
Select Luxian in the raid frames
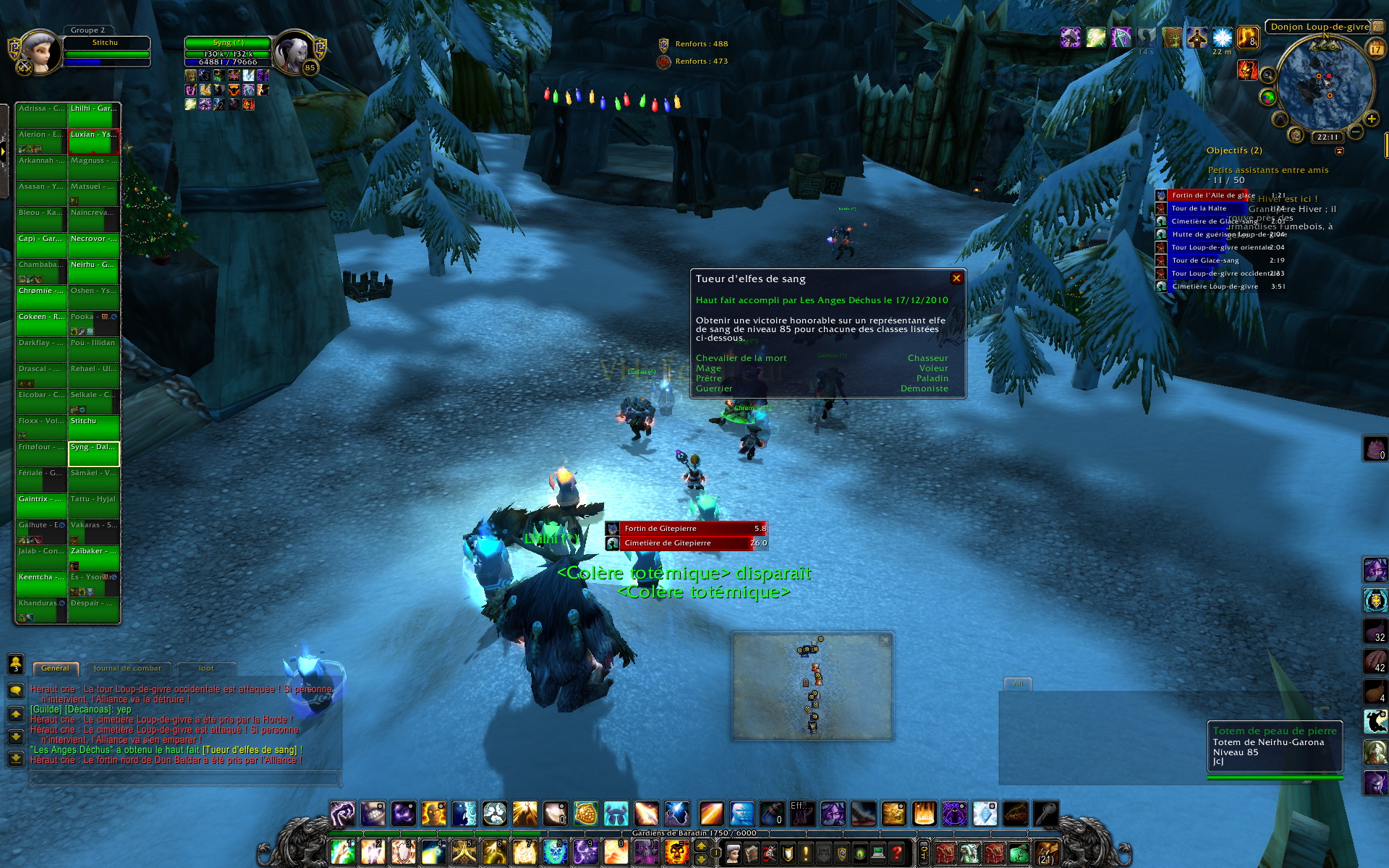pyautogui.click(x=93, y=141)
